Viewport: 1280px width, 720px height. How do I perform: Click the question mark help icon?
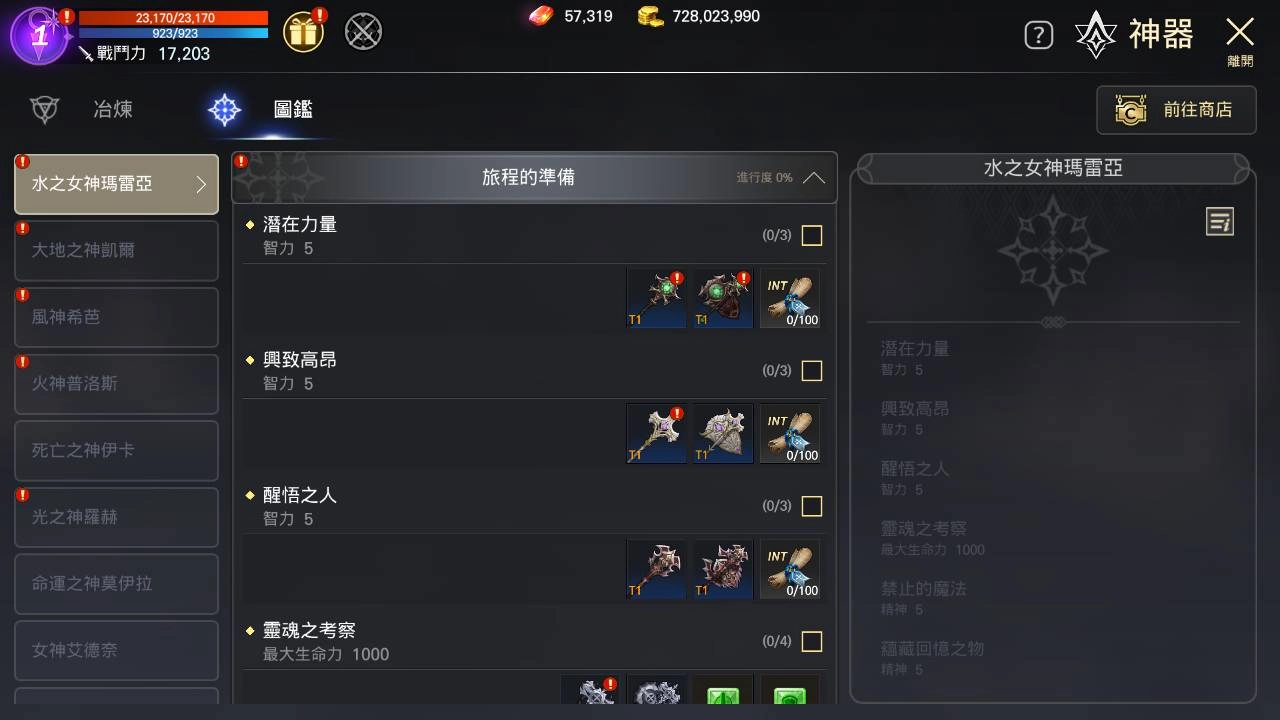click(x=1038, y=33)
